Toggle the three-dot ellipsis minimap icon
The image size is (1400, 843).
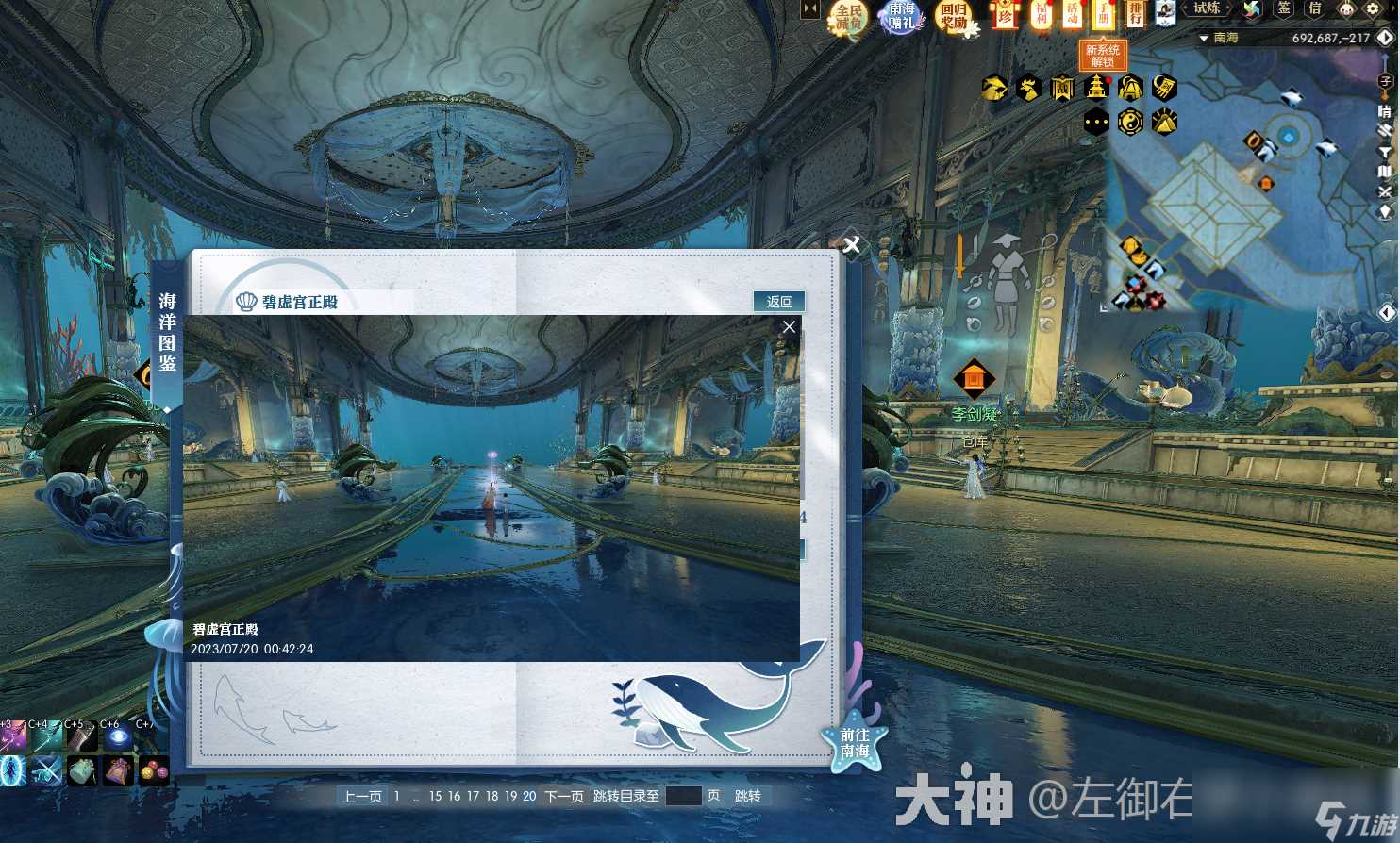[1095, 121]
